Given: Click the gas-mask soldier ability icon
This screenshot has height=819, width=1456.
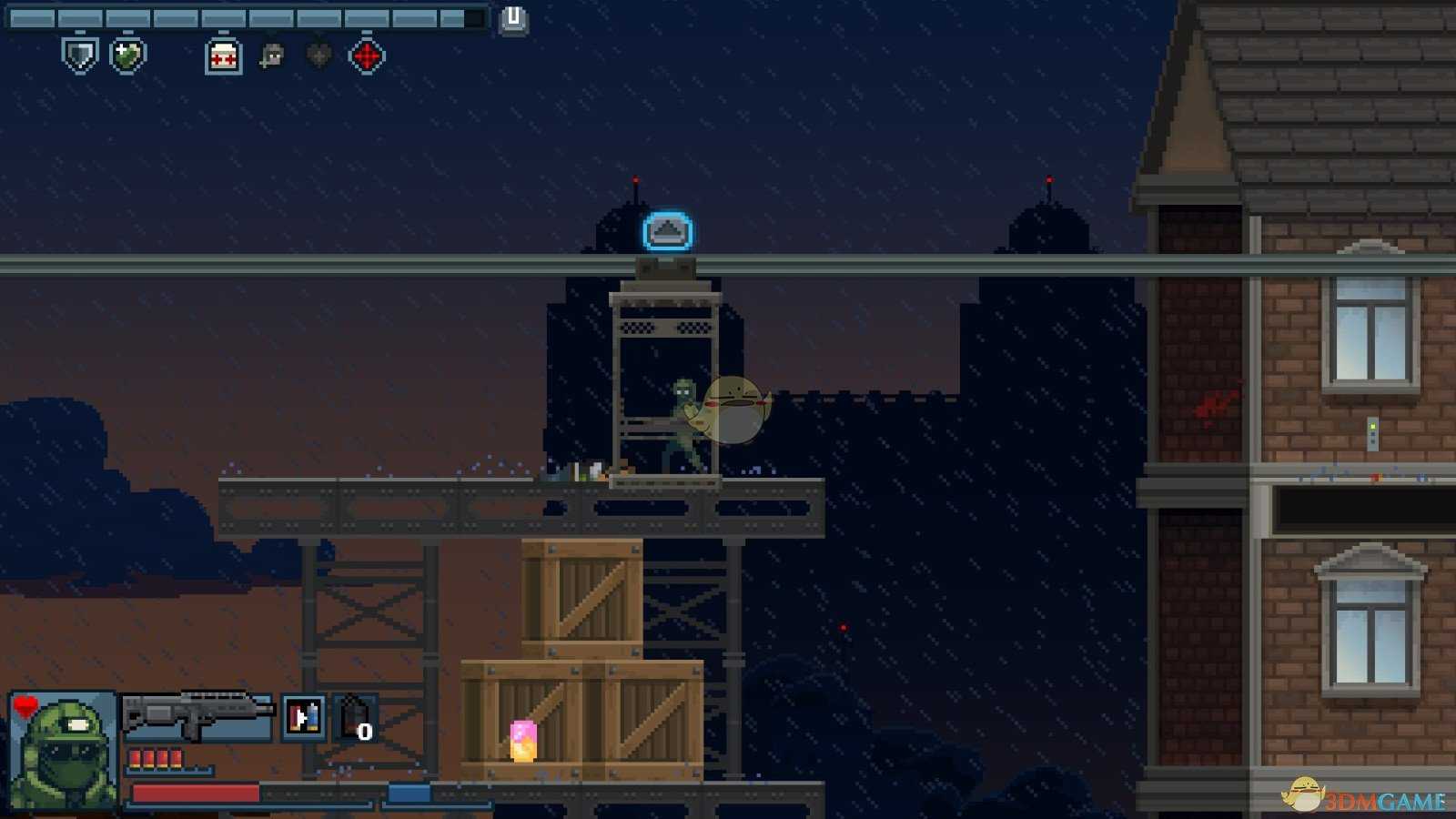Looking at the screenshot, I should coord(271,56).
